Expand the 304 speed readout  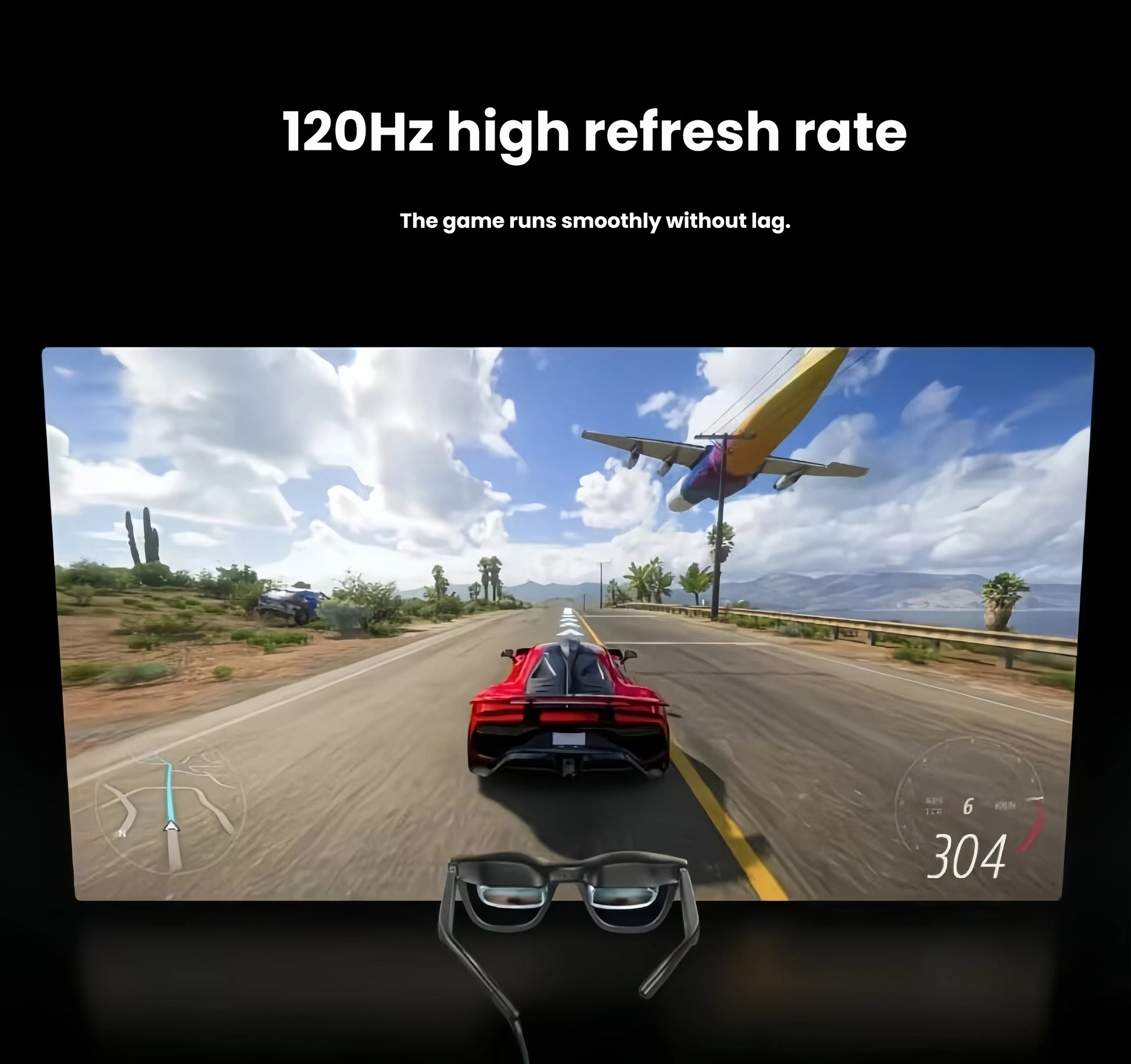pos(971,855)
